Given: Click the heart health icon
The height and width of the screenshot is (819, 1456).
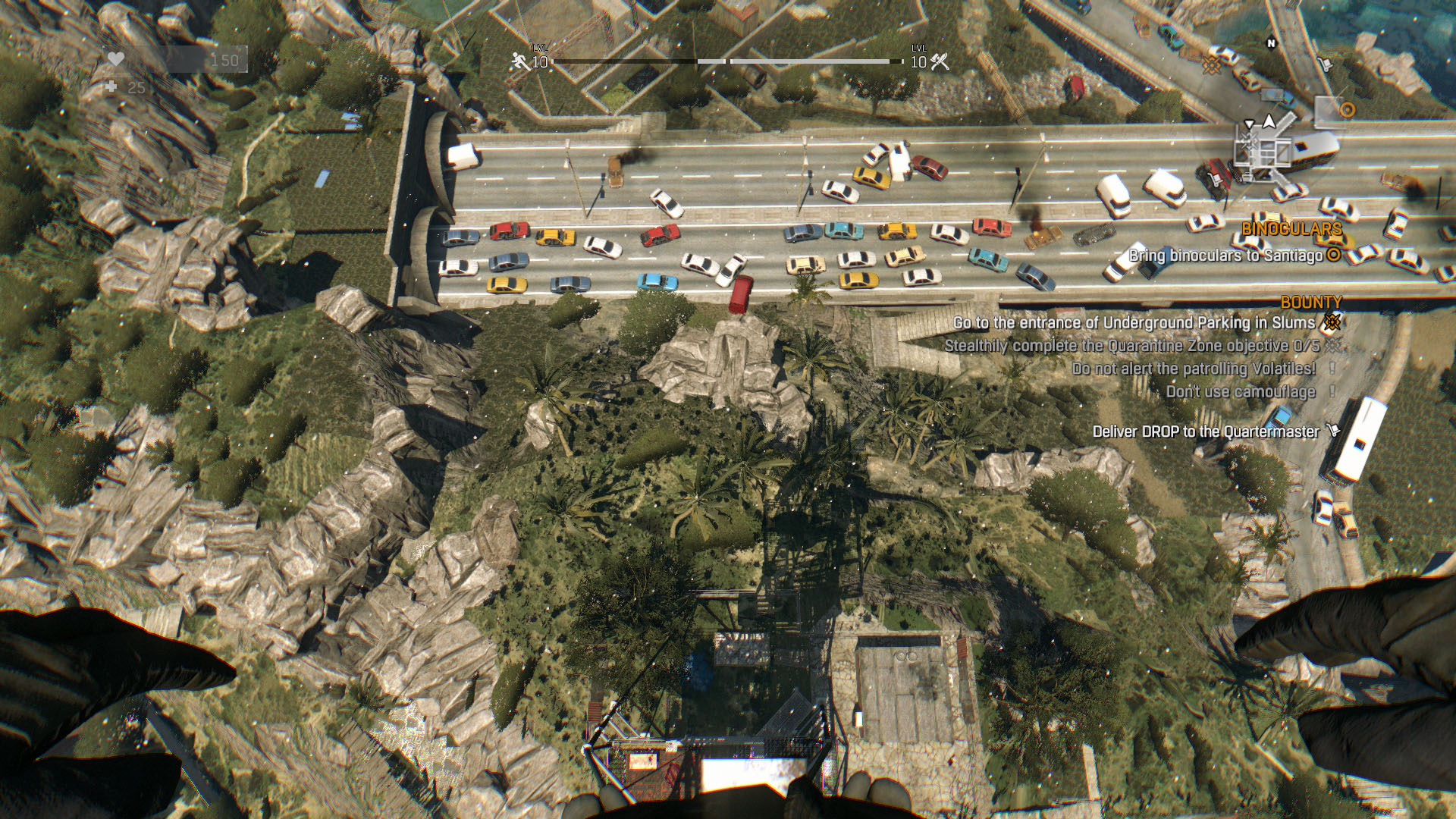Looking at the screenshot, I should pos(115,59).
